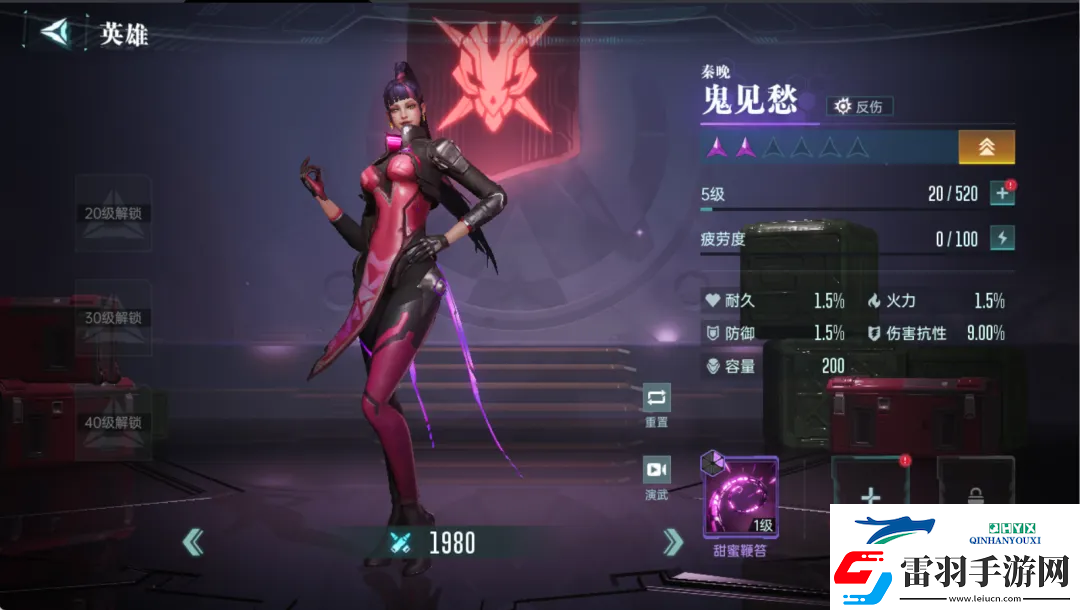Open the 雷羽手游网 watermark link
The height and width of the screenshot is (610, 1080).
point(954,562)
